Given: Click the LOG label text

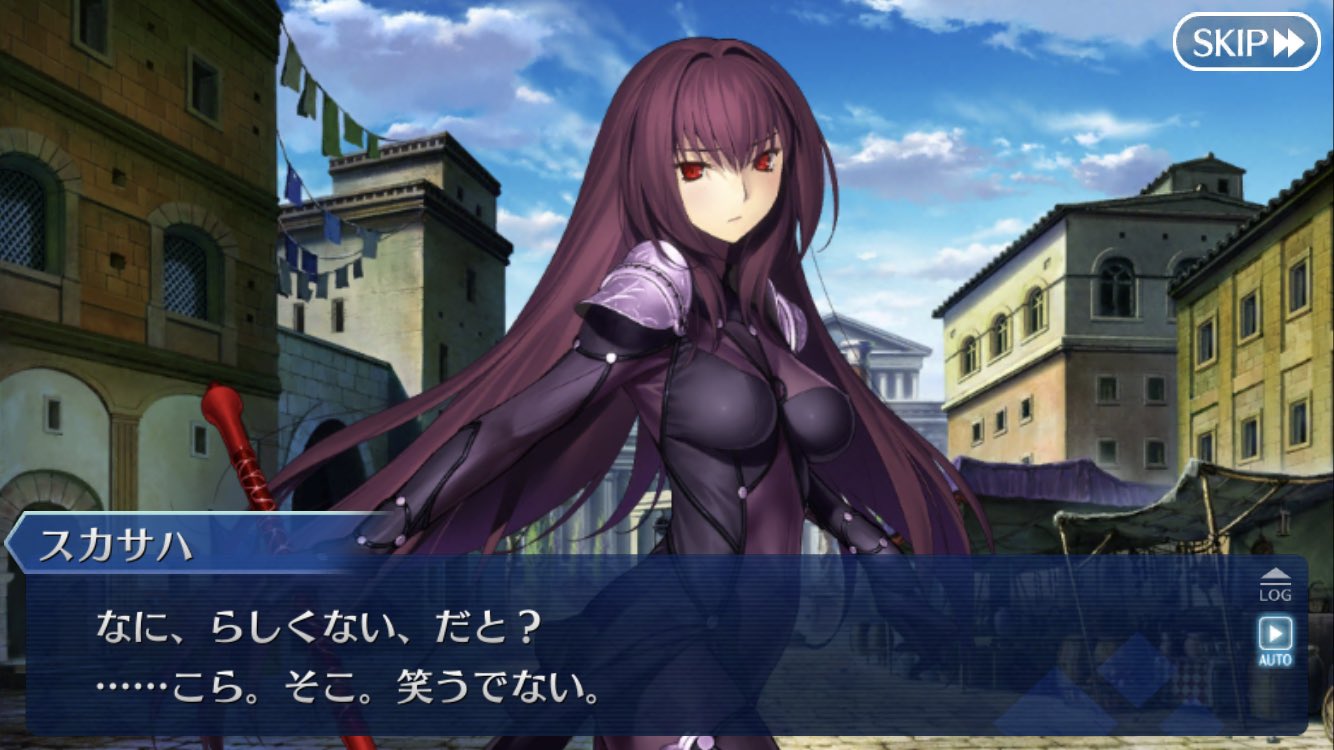Looking at the screenshot, I should 1278,596.
